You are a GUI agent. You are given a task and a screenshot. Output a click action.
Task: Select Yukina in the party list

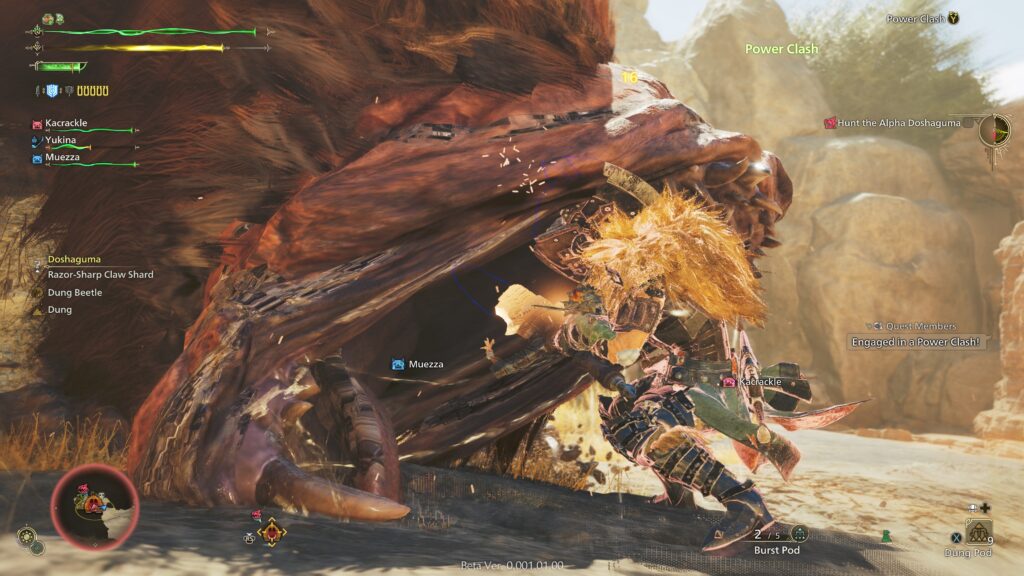click(60, 140)
